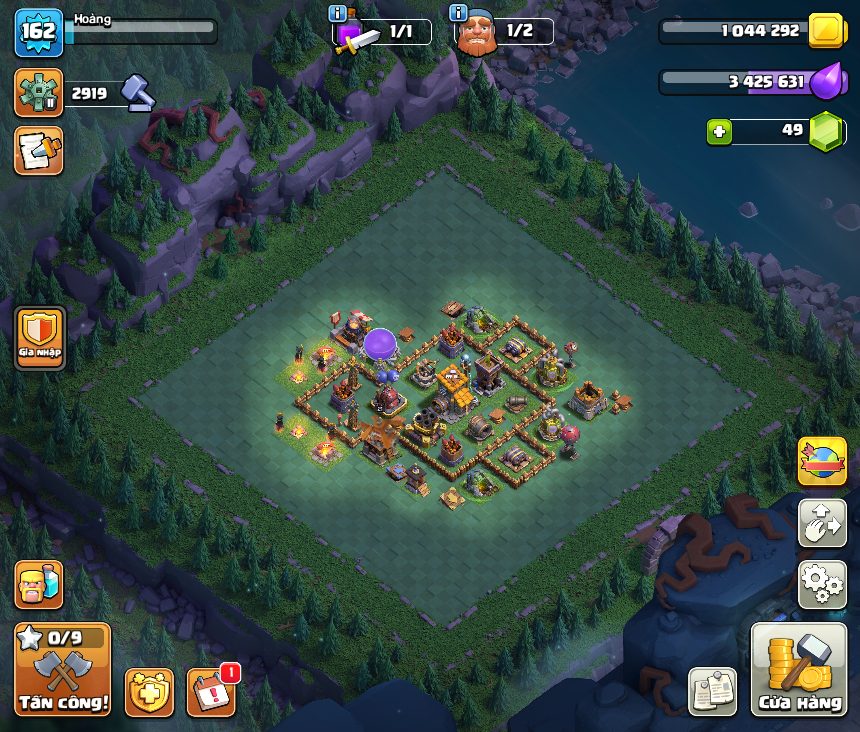Open the gold shield plus button
The height and width of the screenshot is (732, 860).
tap(149, 691)
